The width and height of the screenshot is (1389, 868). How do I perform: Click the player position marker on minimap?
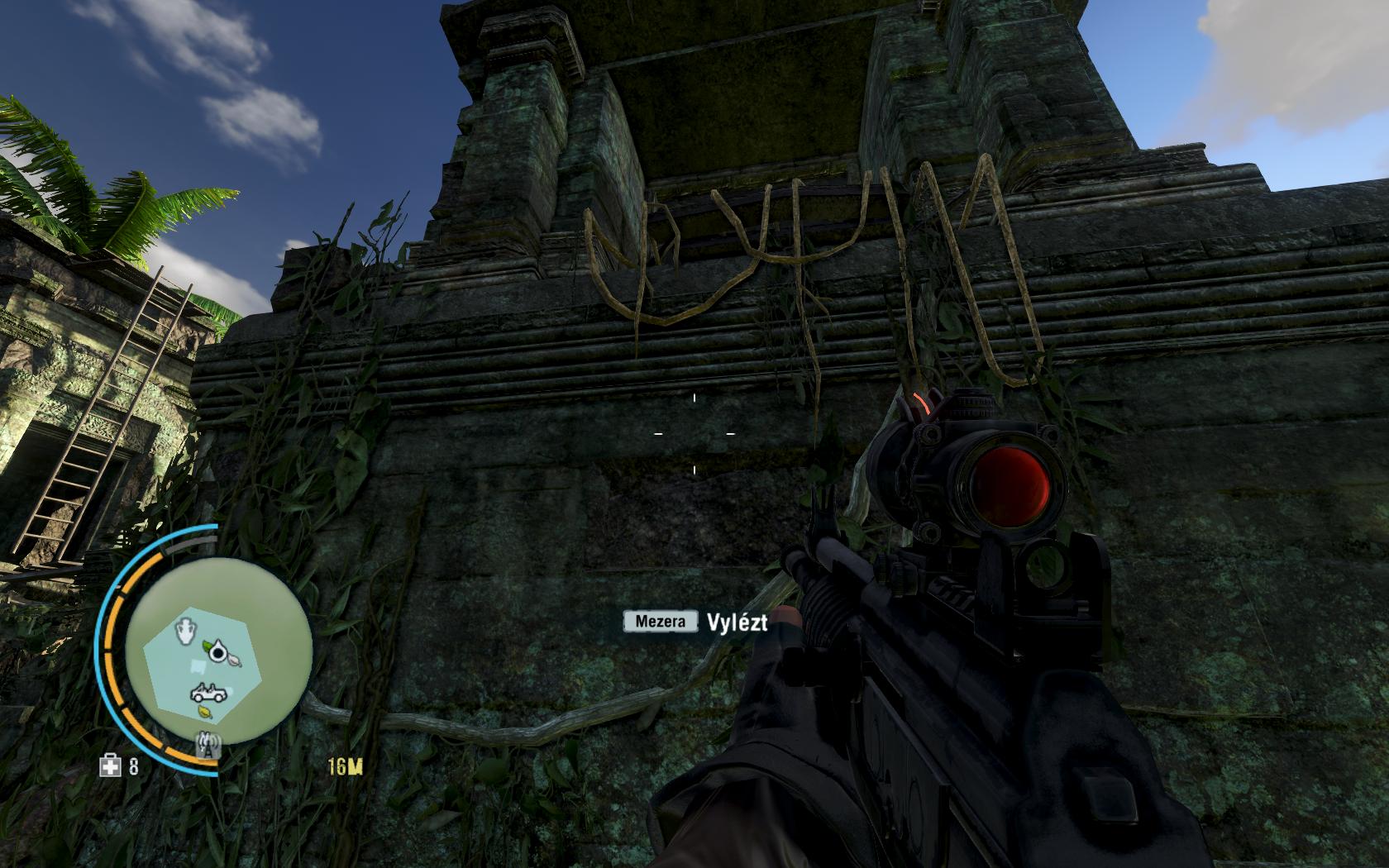[218, 653]
